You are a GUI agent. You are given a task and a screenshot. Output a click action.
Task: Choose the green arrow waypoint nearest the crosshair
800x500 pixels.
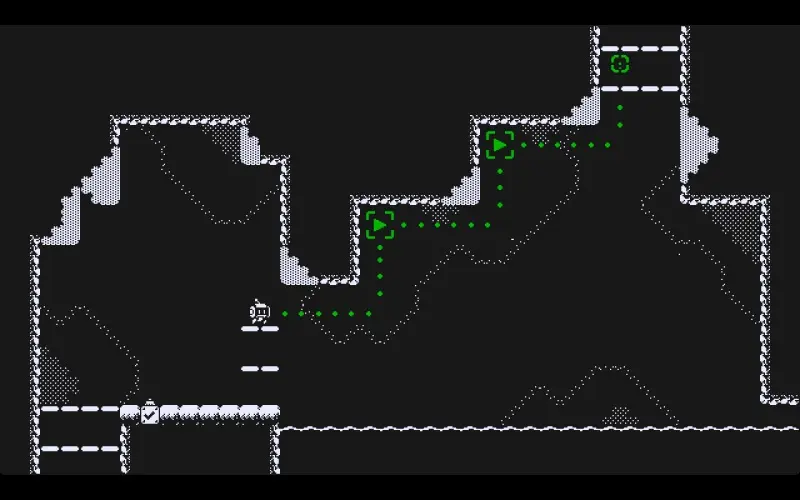pyautogui.click(x=500, y=145)
